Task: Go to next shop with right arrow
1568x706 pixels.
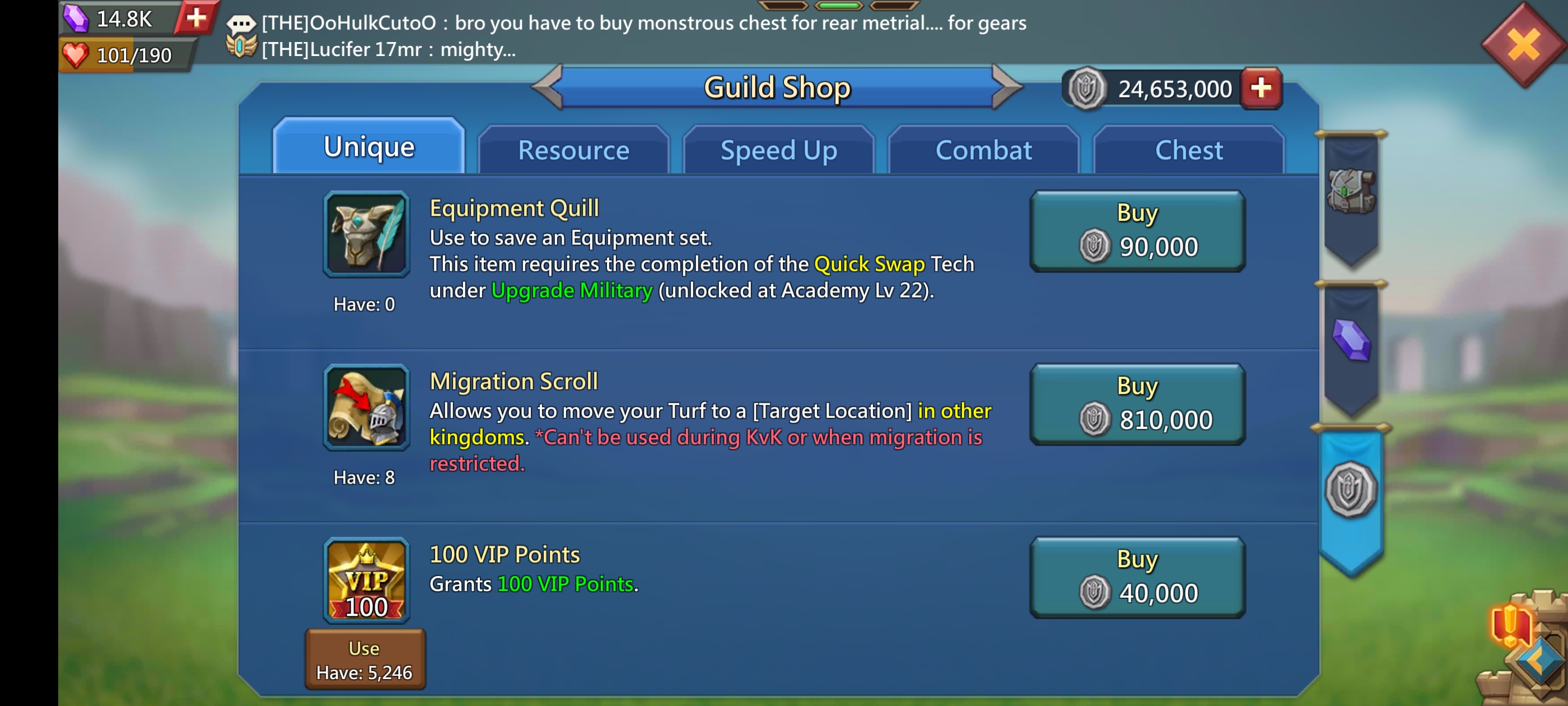Action: coord(1007,87)
